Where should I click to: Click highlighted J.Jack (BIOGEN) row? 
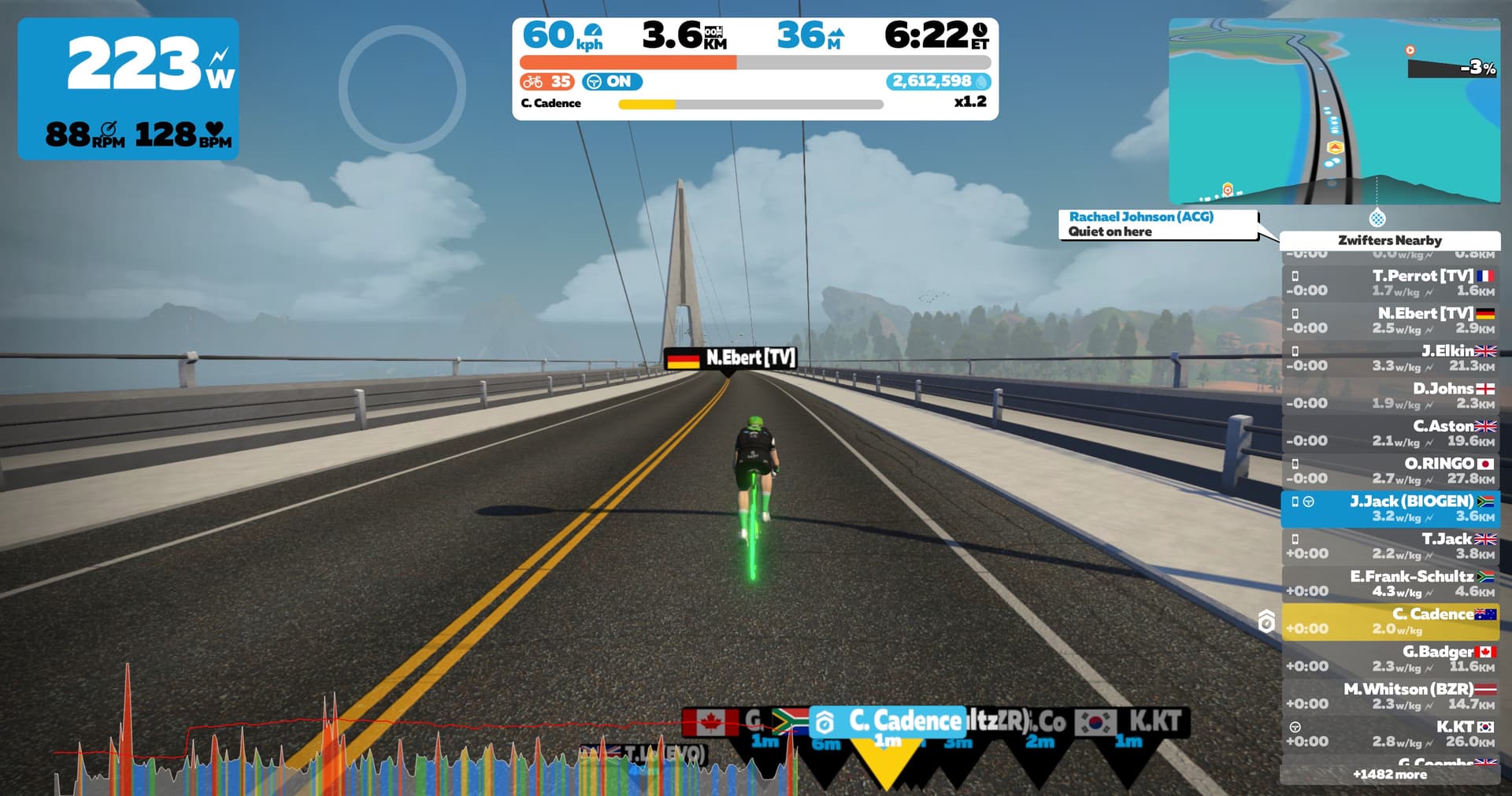tap(1390, 509)
